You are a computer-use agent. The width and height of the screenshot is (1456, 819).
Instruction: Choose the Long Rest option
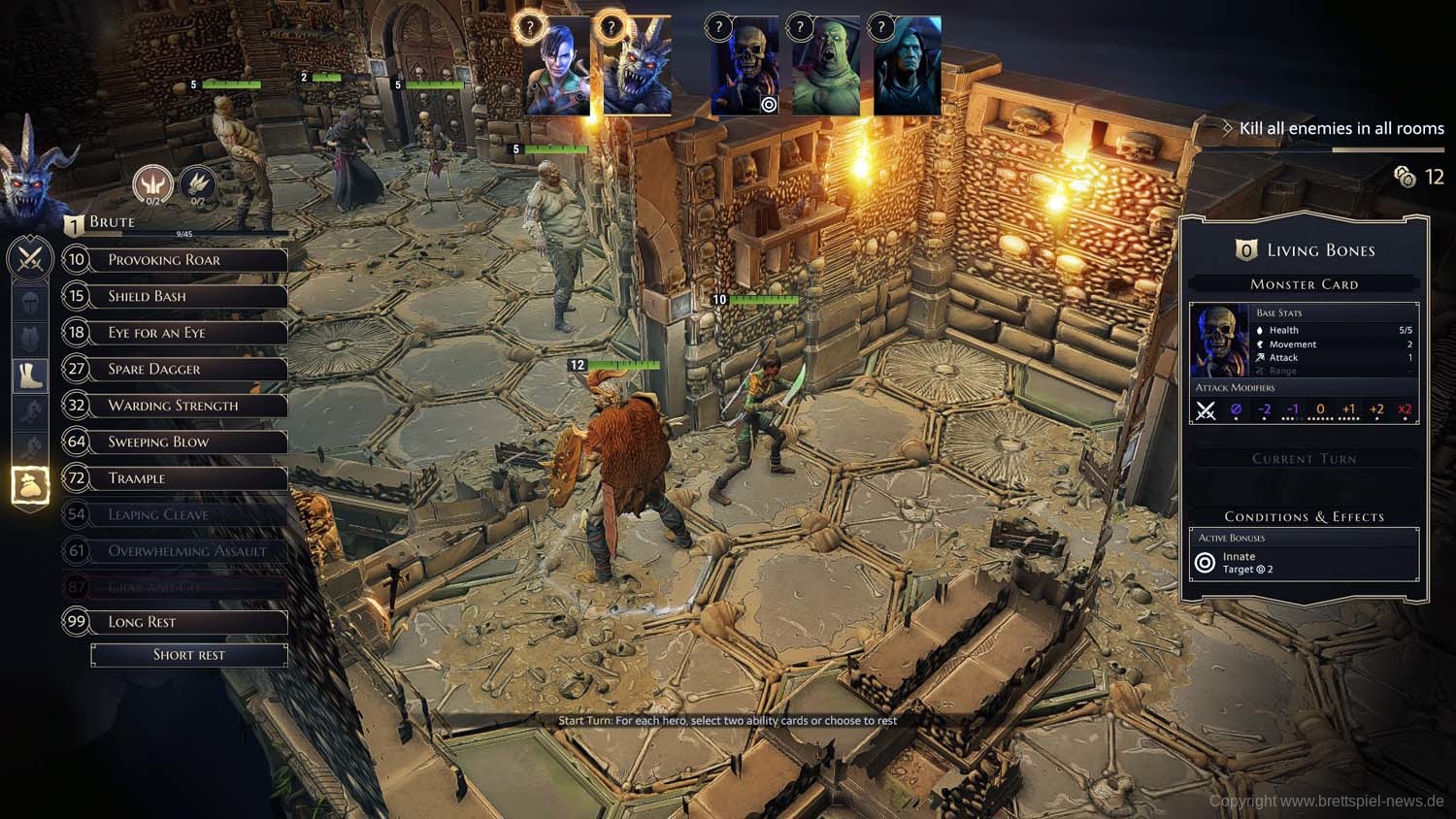(x=175, y=622)
